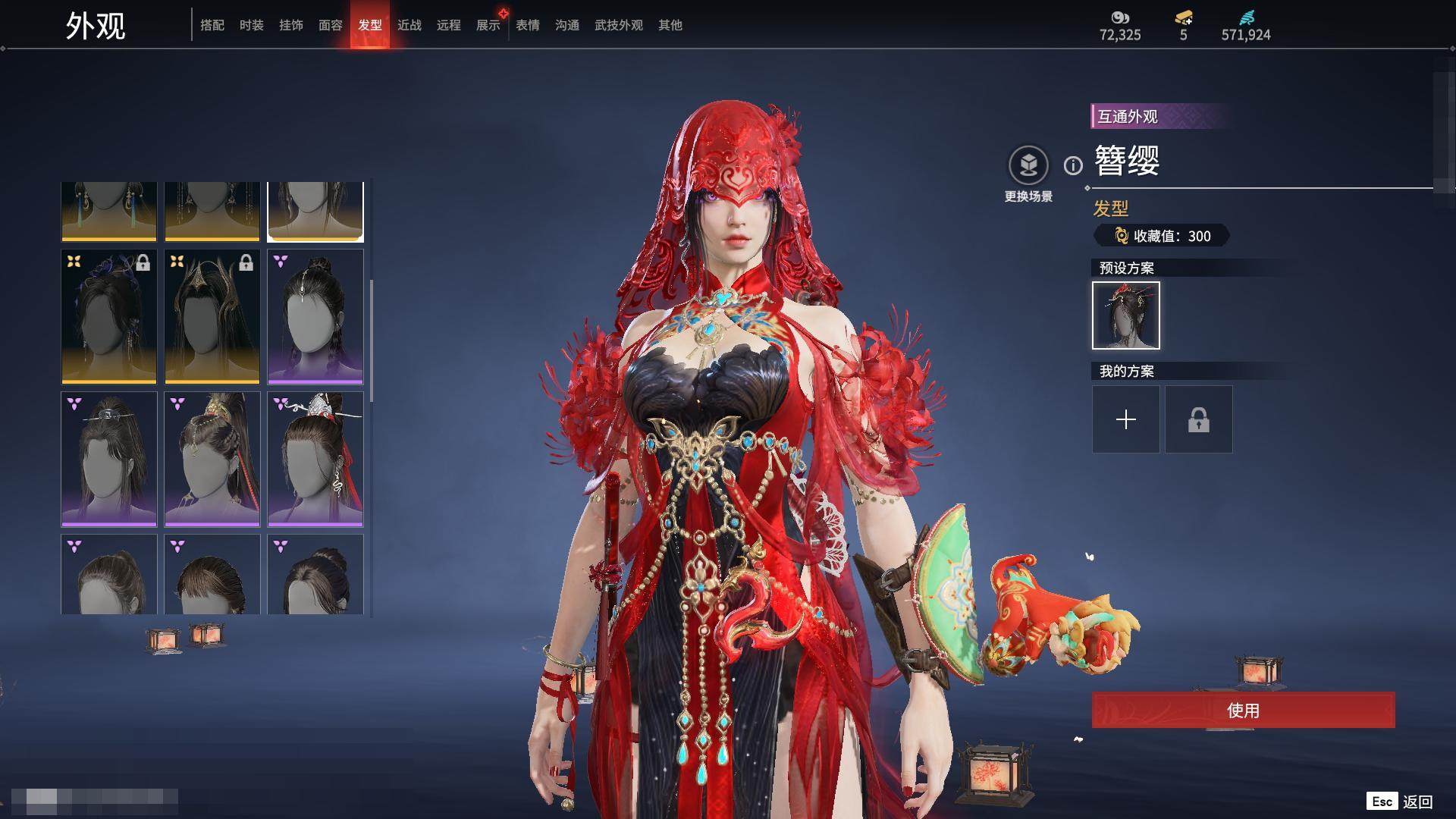
Task: Select the preset hairstyle thumbnail under 预设方案
Action: [x=1126, y=315]
